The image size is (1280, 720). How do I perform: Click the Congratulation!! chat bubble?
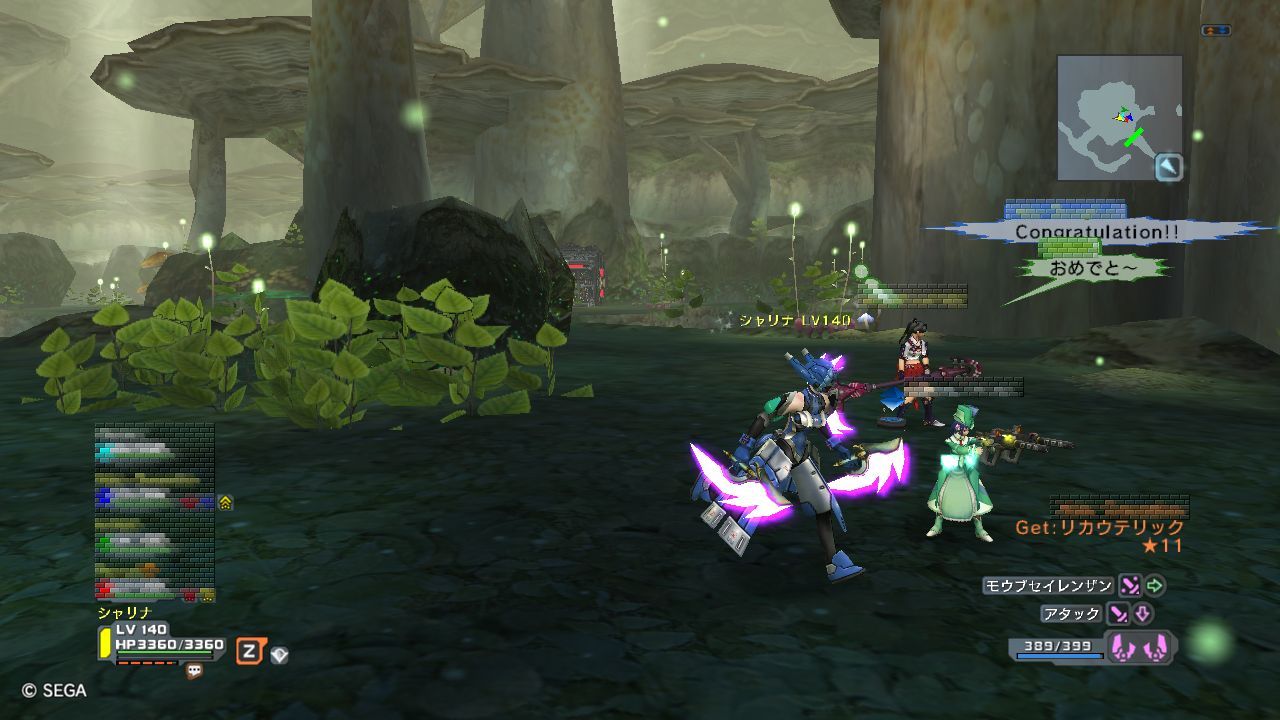(1097, 232)
